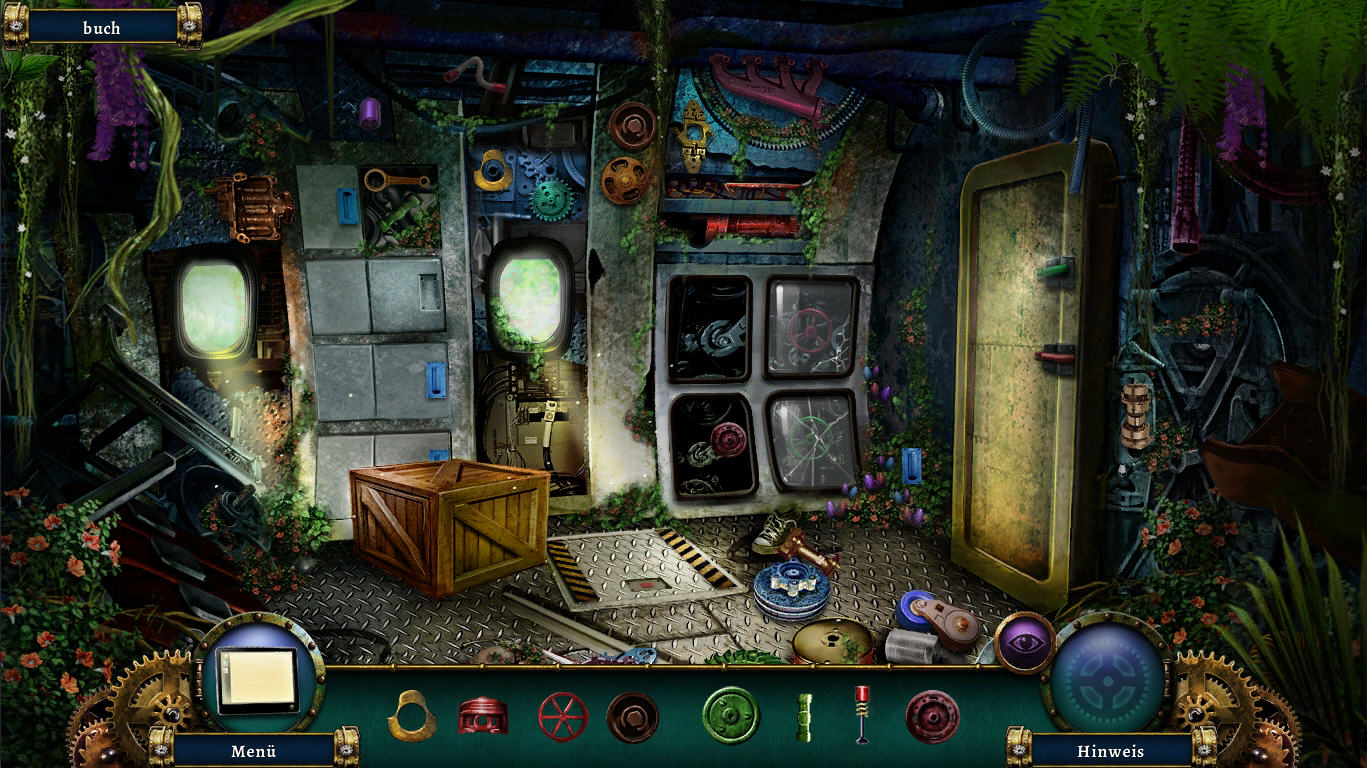Select the large green wheel item
Viewport: 1367px width, 768px height.
pos(731,716)
